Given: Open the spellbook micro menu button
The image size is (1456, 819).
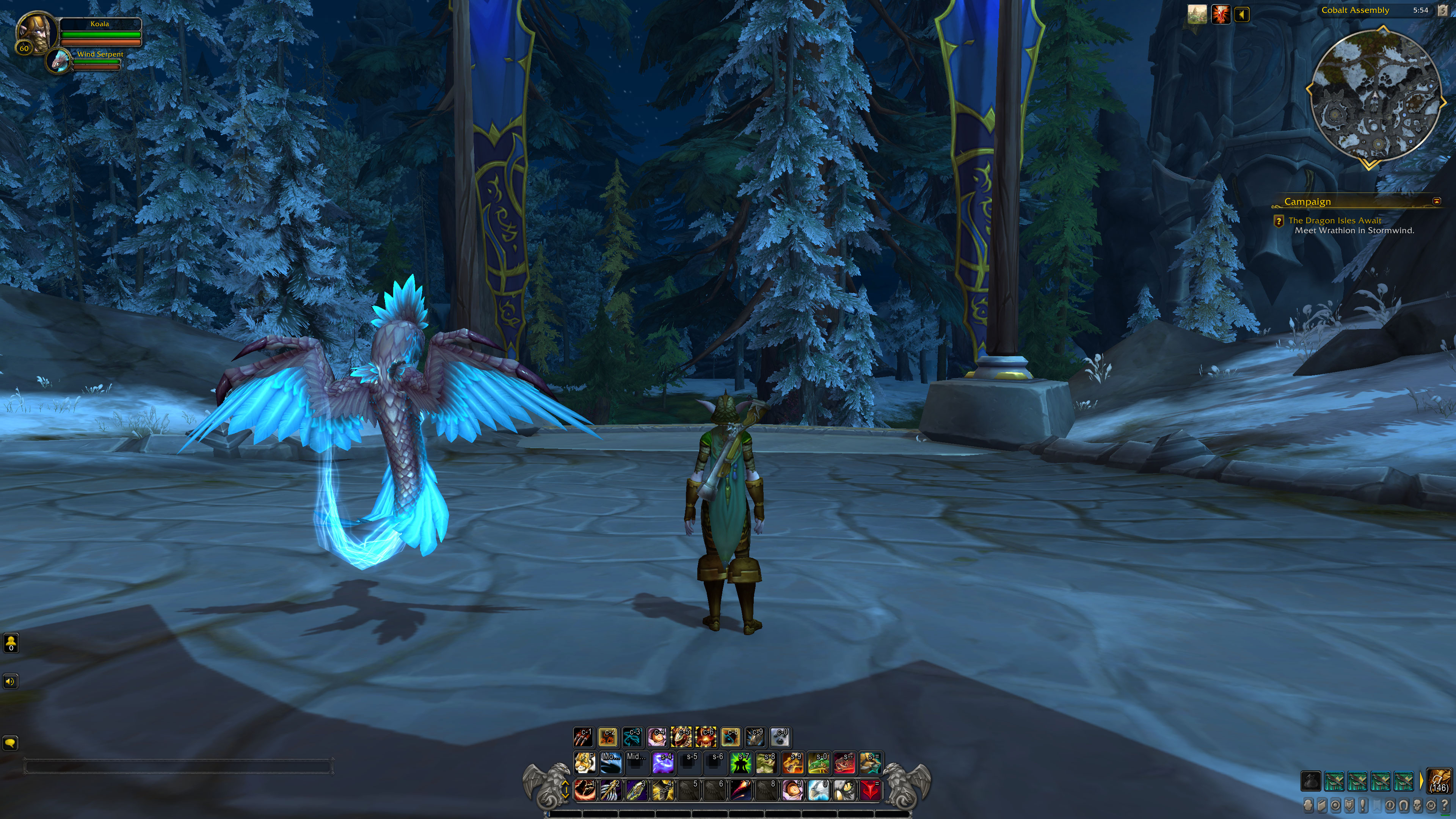Looking at the screenshot, I should point(1322,805).
